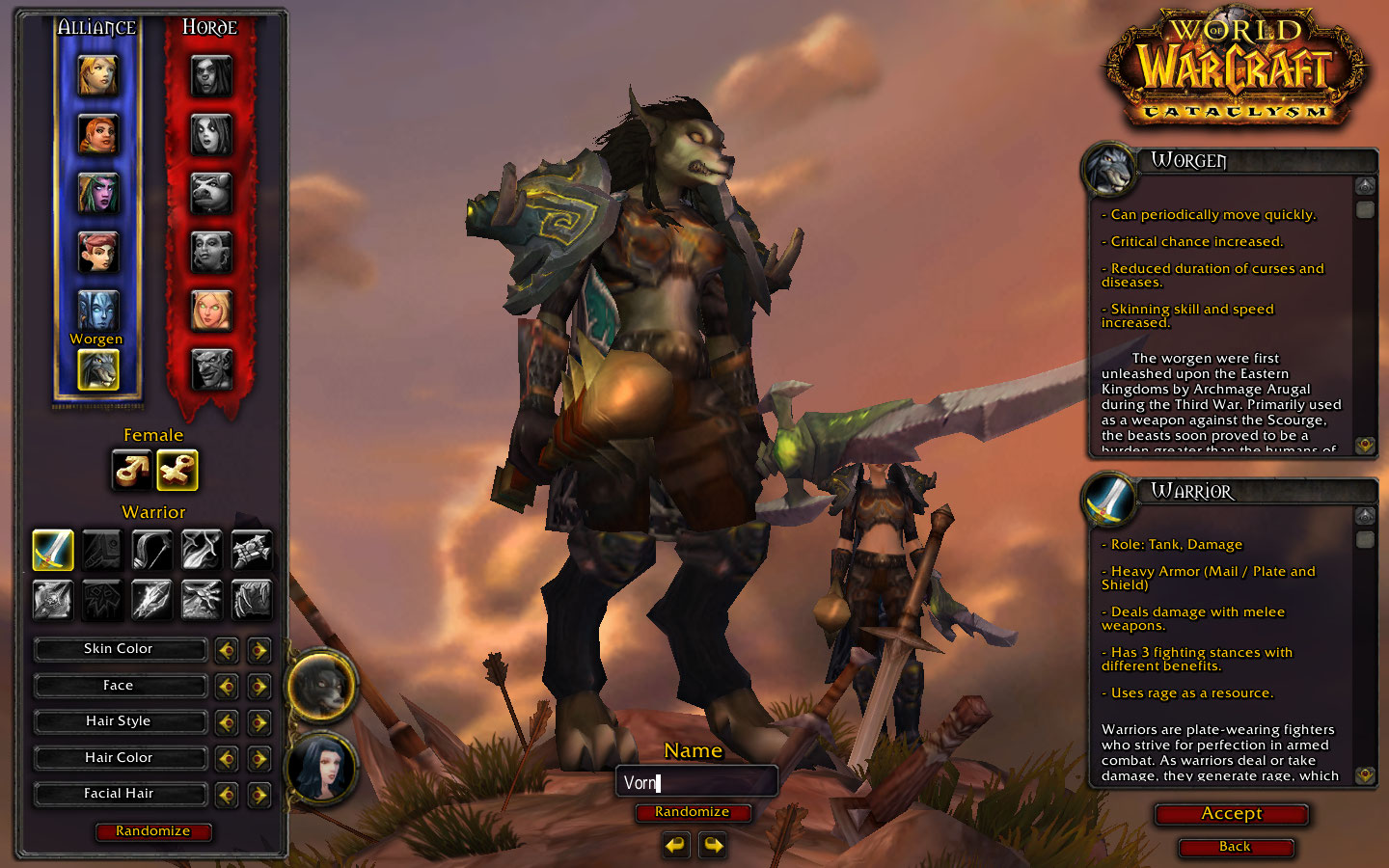Select the Blood Elf race portrait
Image resolution: width=1389 pixels, height=868 pixels.
pos(211,310)
